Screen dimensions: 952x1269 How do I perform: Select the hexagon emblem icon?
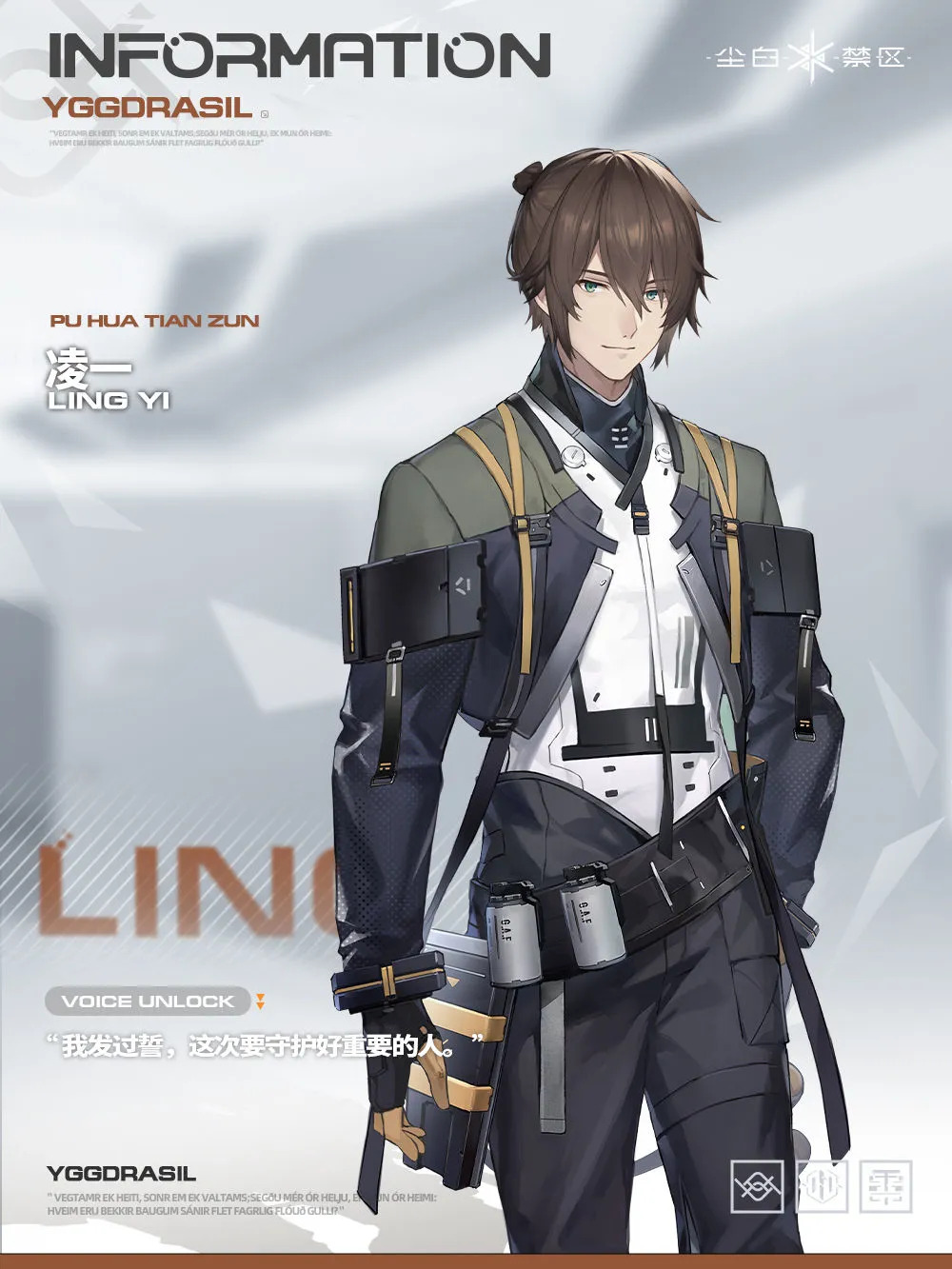(822, 1186)
